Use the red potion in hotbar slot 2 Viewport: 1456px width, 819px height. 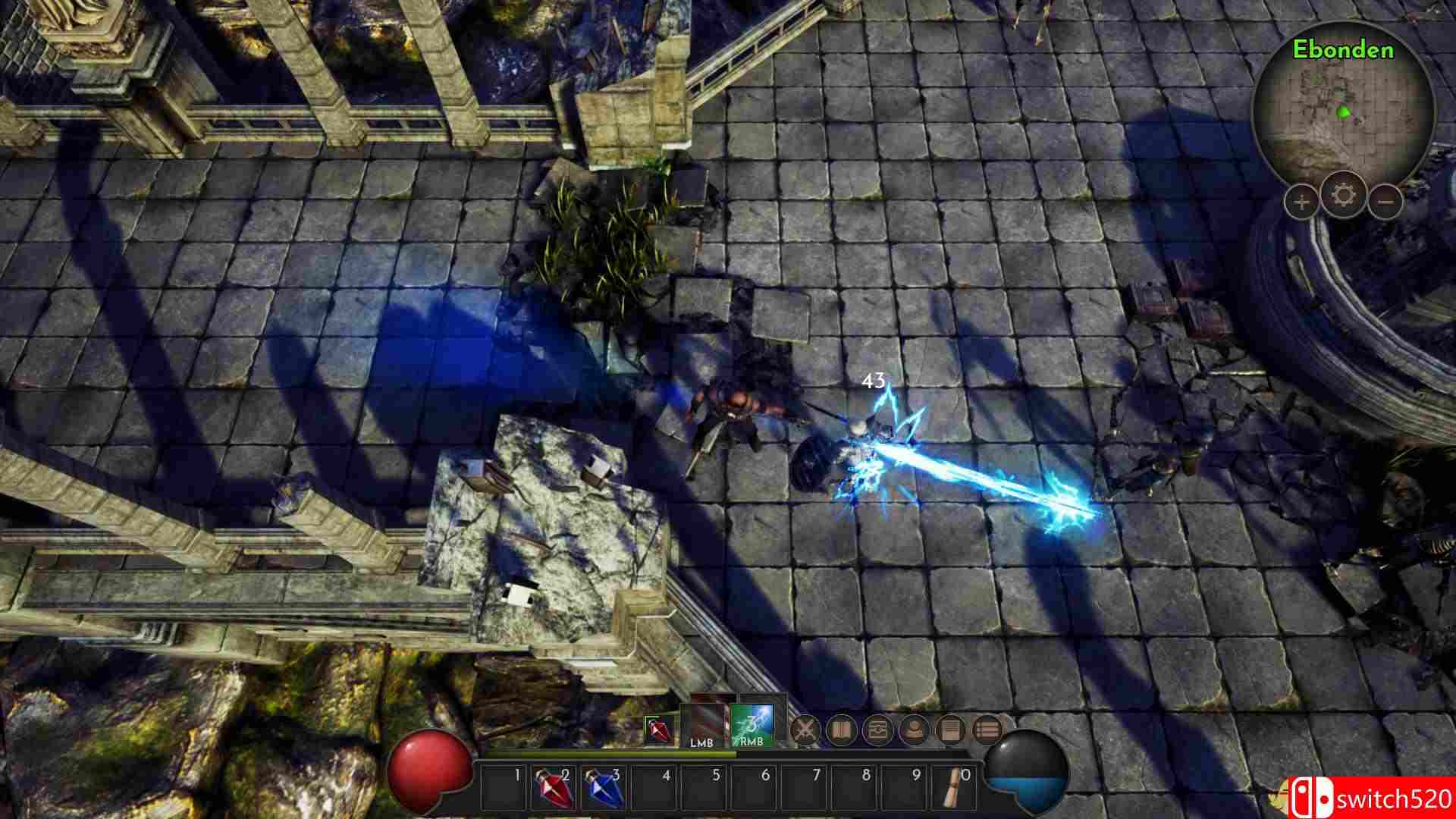pos(554,792)
